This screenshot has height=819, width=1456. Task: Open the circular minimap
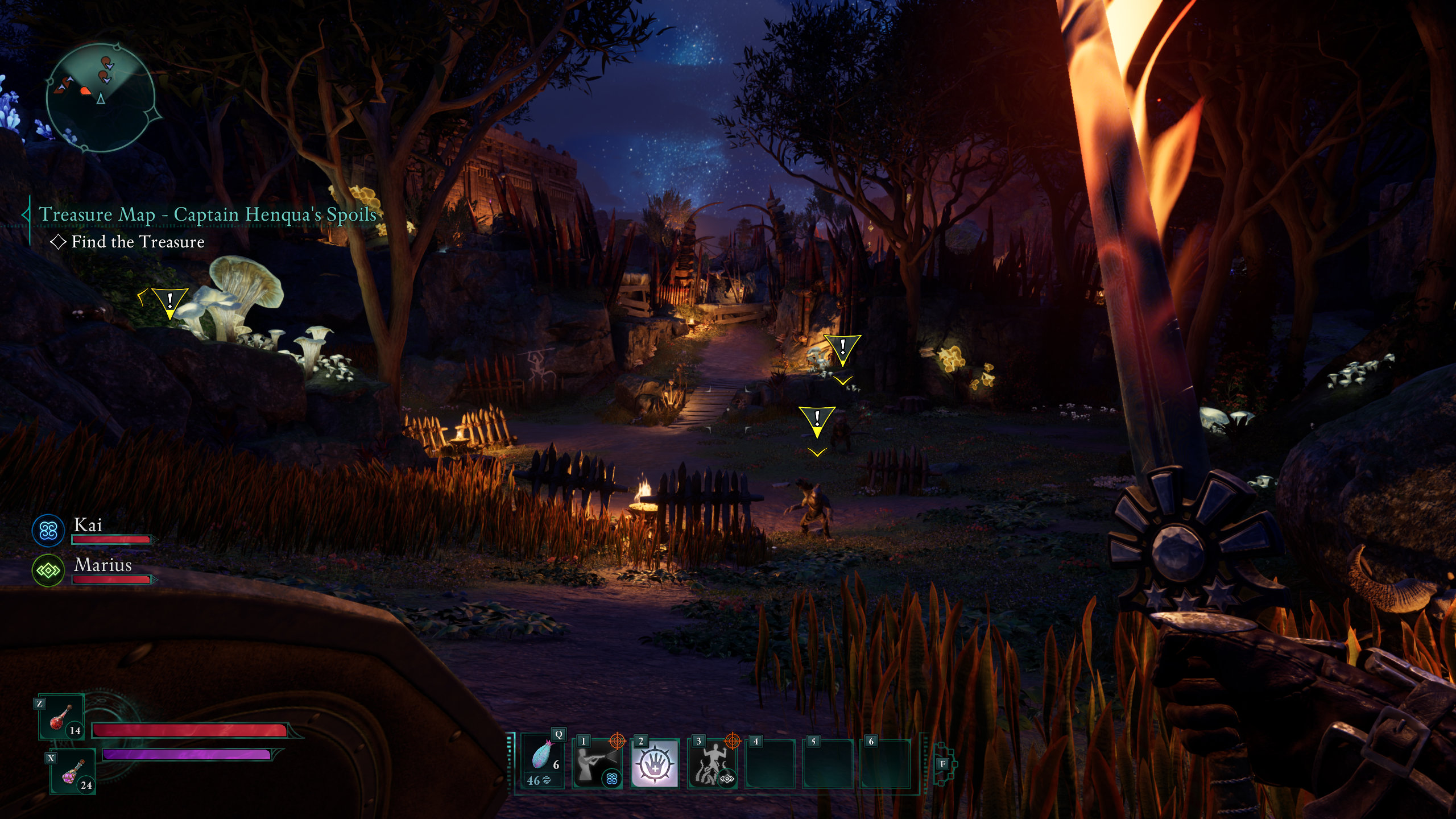tap(100, 98)
